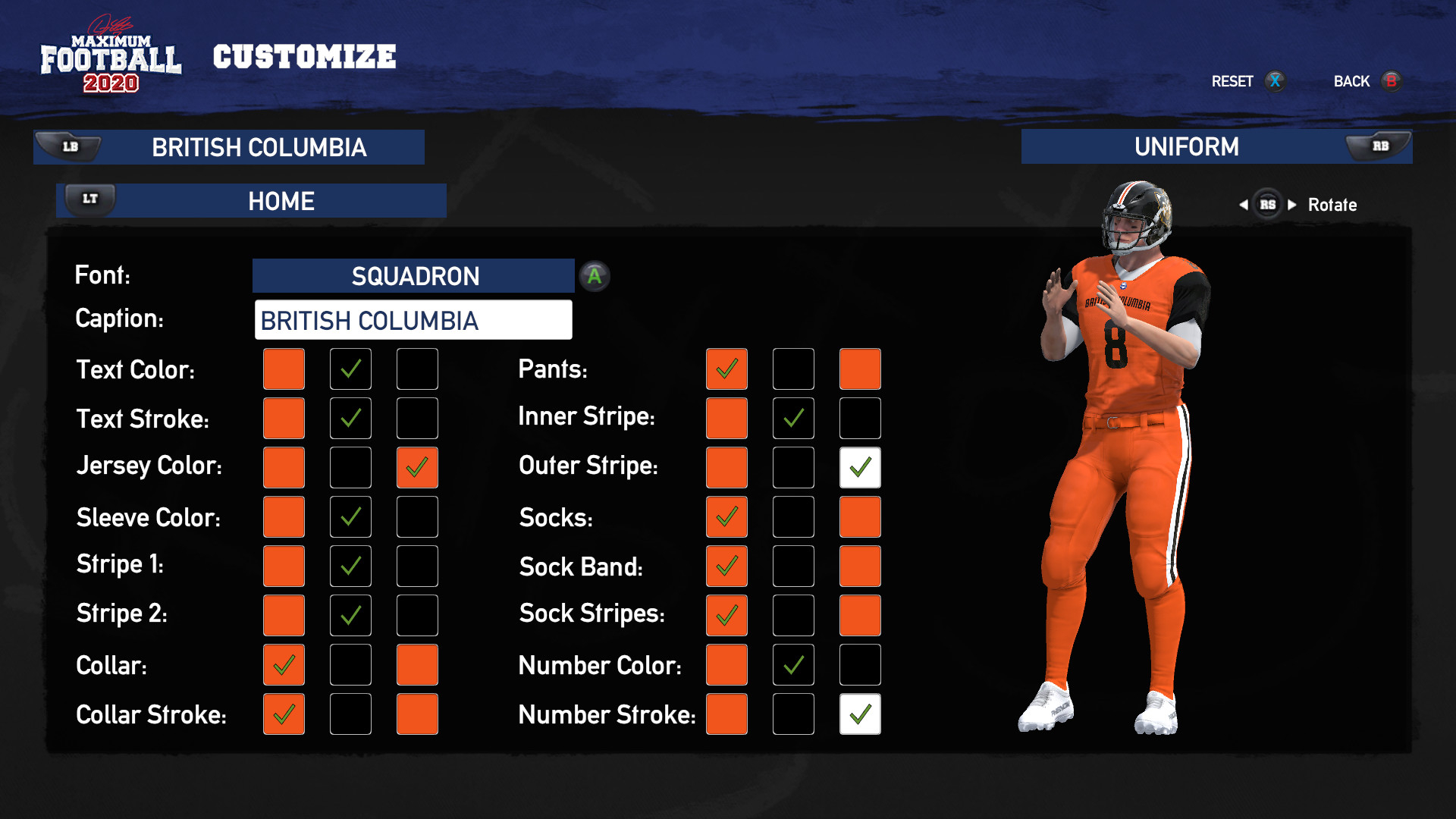Click the green A button next to Squadron

click(595, 276)
